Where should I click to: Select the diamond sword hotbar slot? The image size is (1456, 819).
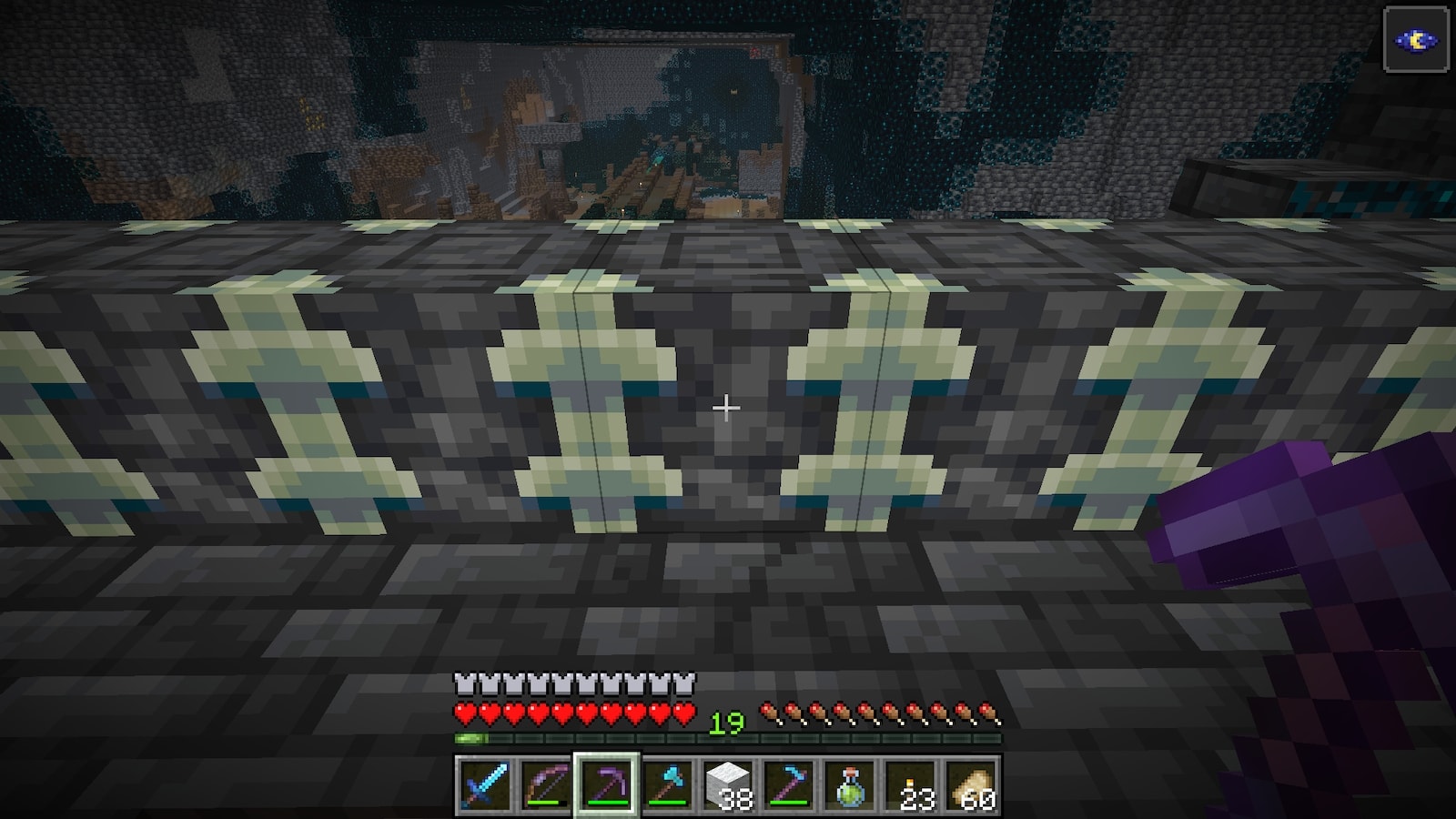483,784
